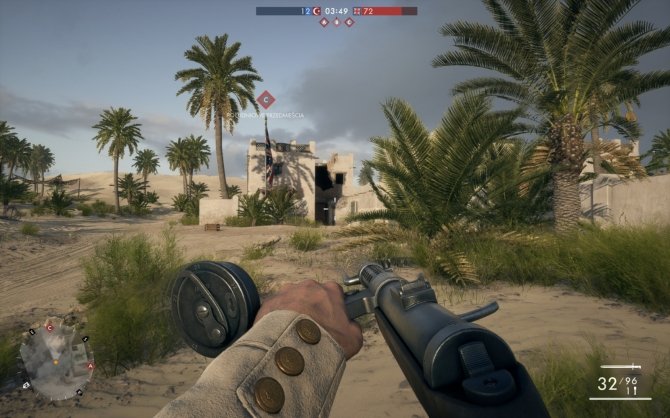670x418 pixels.
Task: Click objective A diamond under the timer
Action: 324,21
